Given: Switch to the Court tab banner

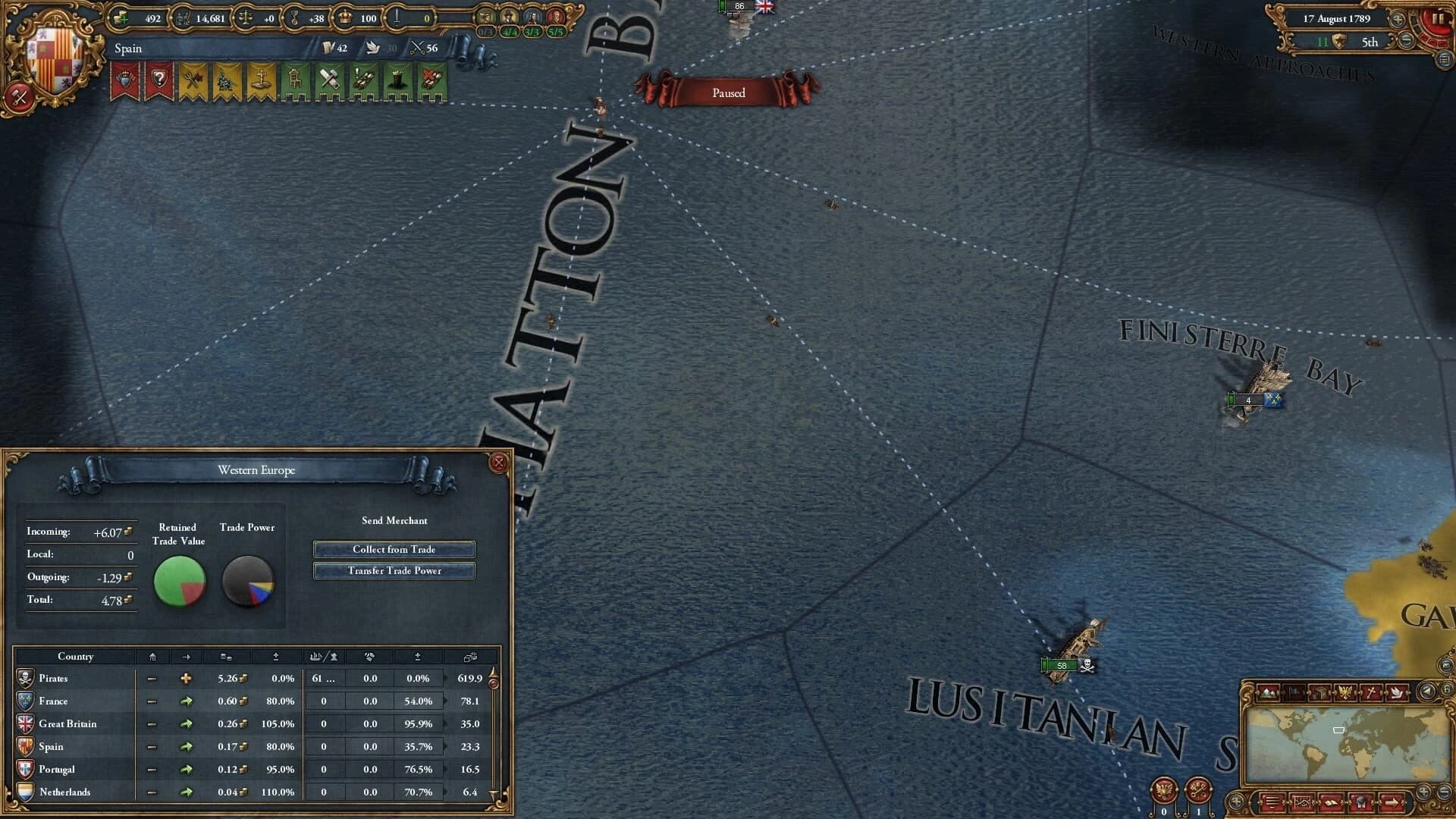Looking at the screenshot, I should click(125, 78).
